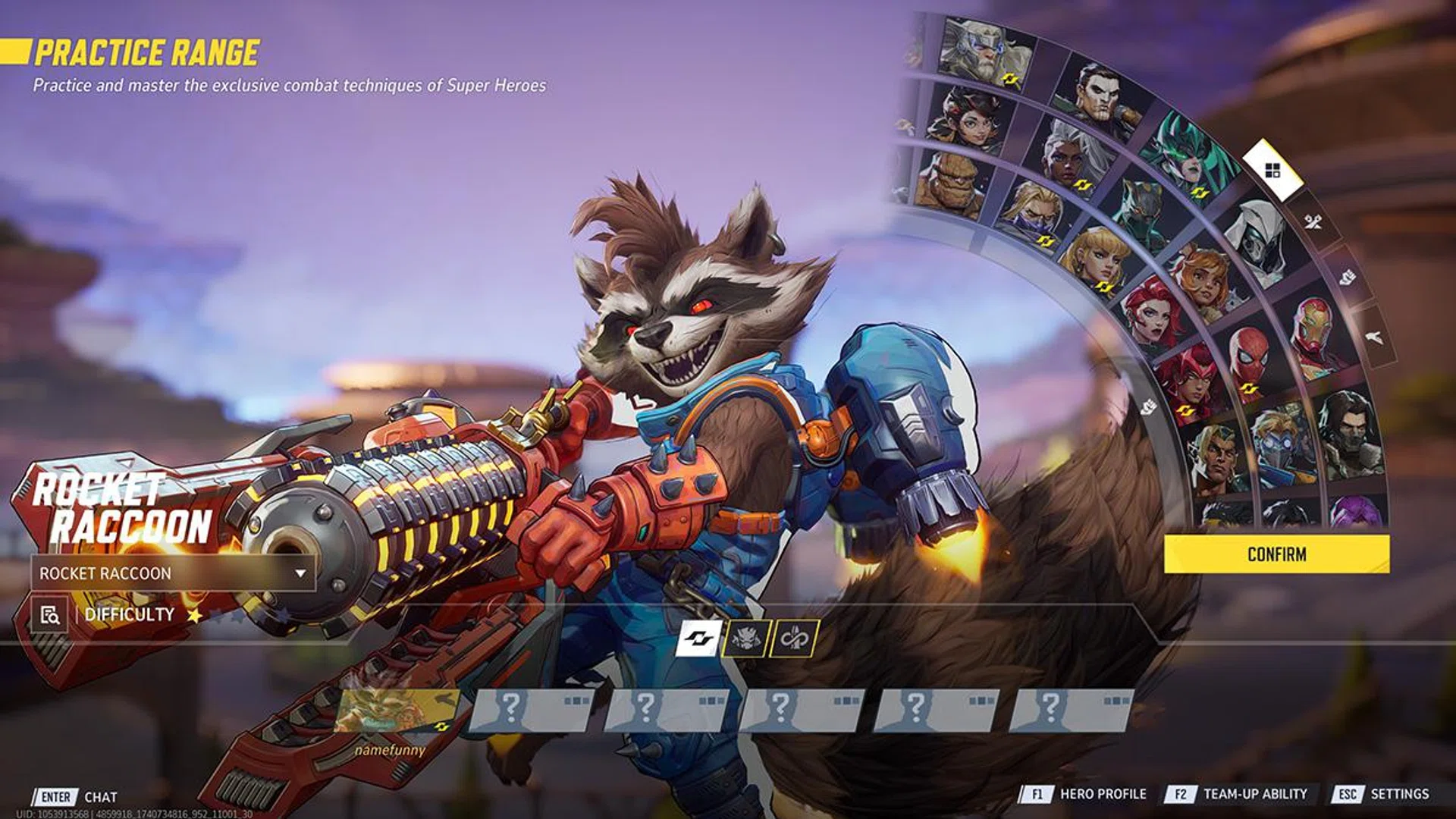
Task: Select Thor from the hero wheel
Action: pyautogui.click(x=984, y=52)
